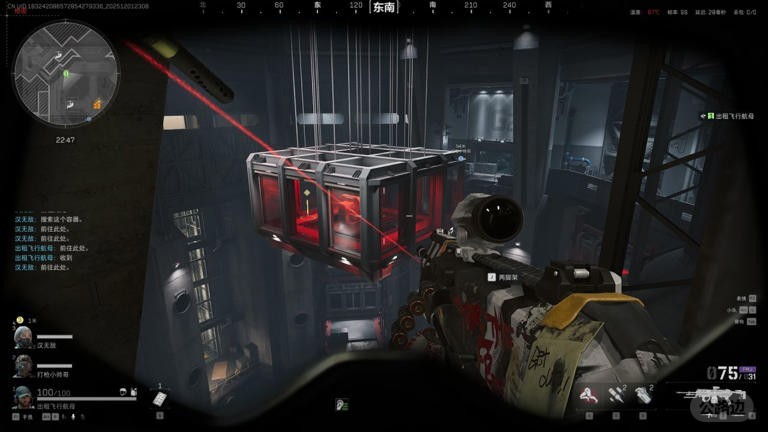The image size is (768, 432).
Task: Activate the red operator ability icon
Action: (x=590, y=396)
